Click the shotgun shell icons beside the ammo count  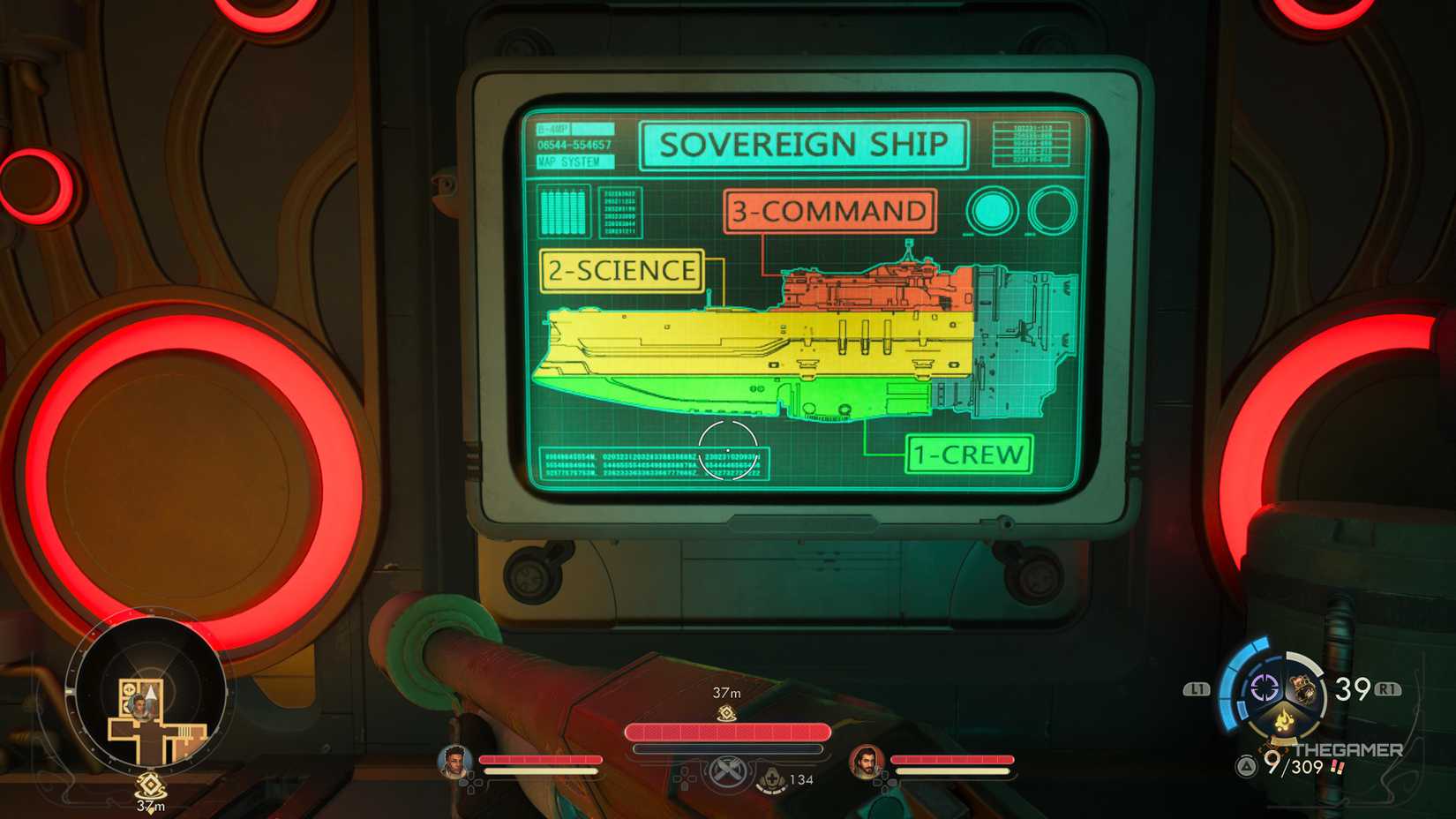(1336, 768)
